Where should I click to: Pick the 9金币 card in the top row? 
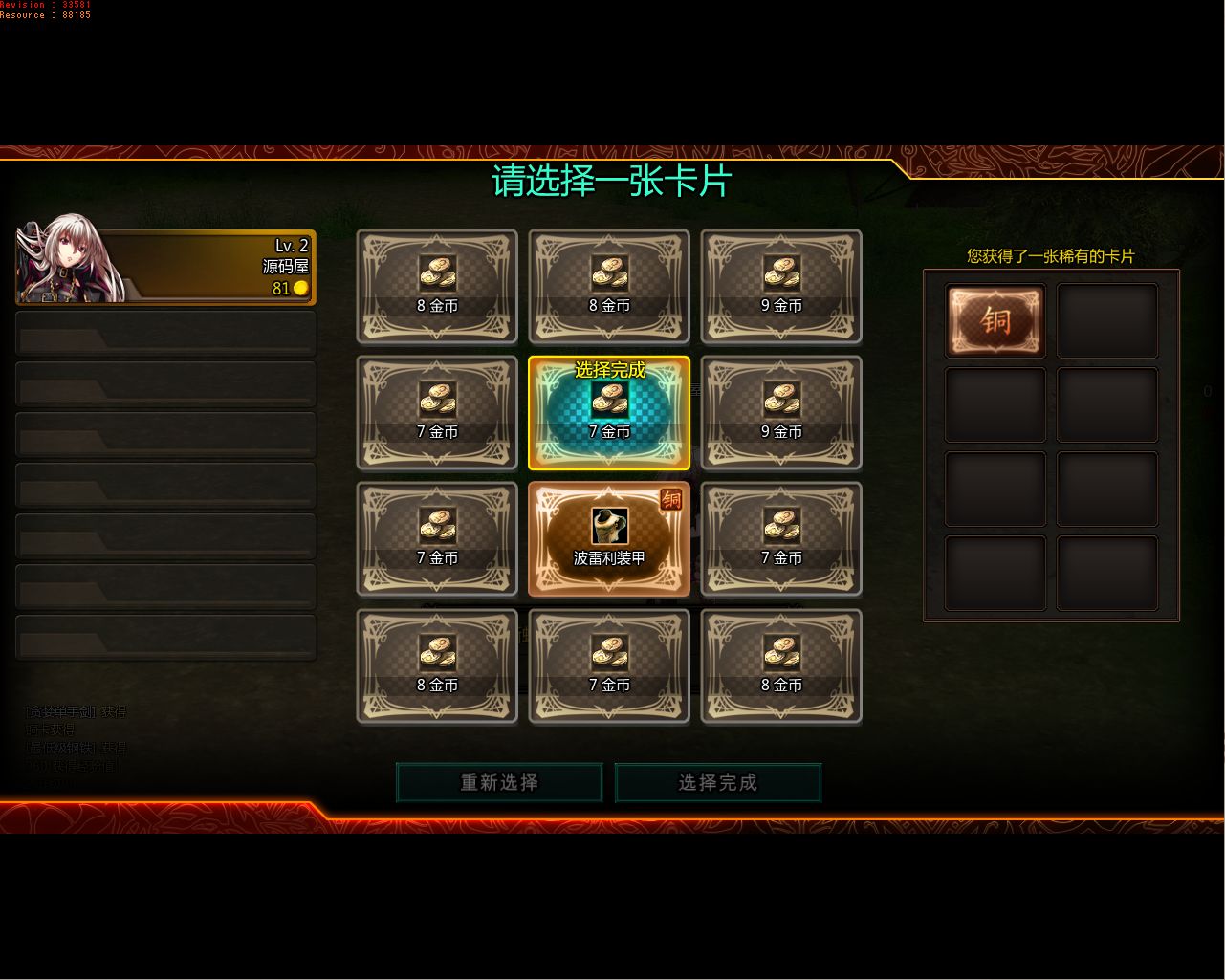[780, 286]
